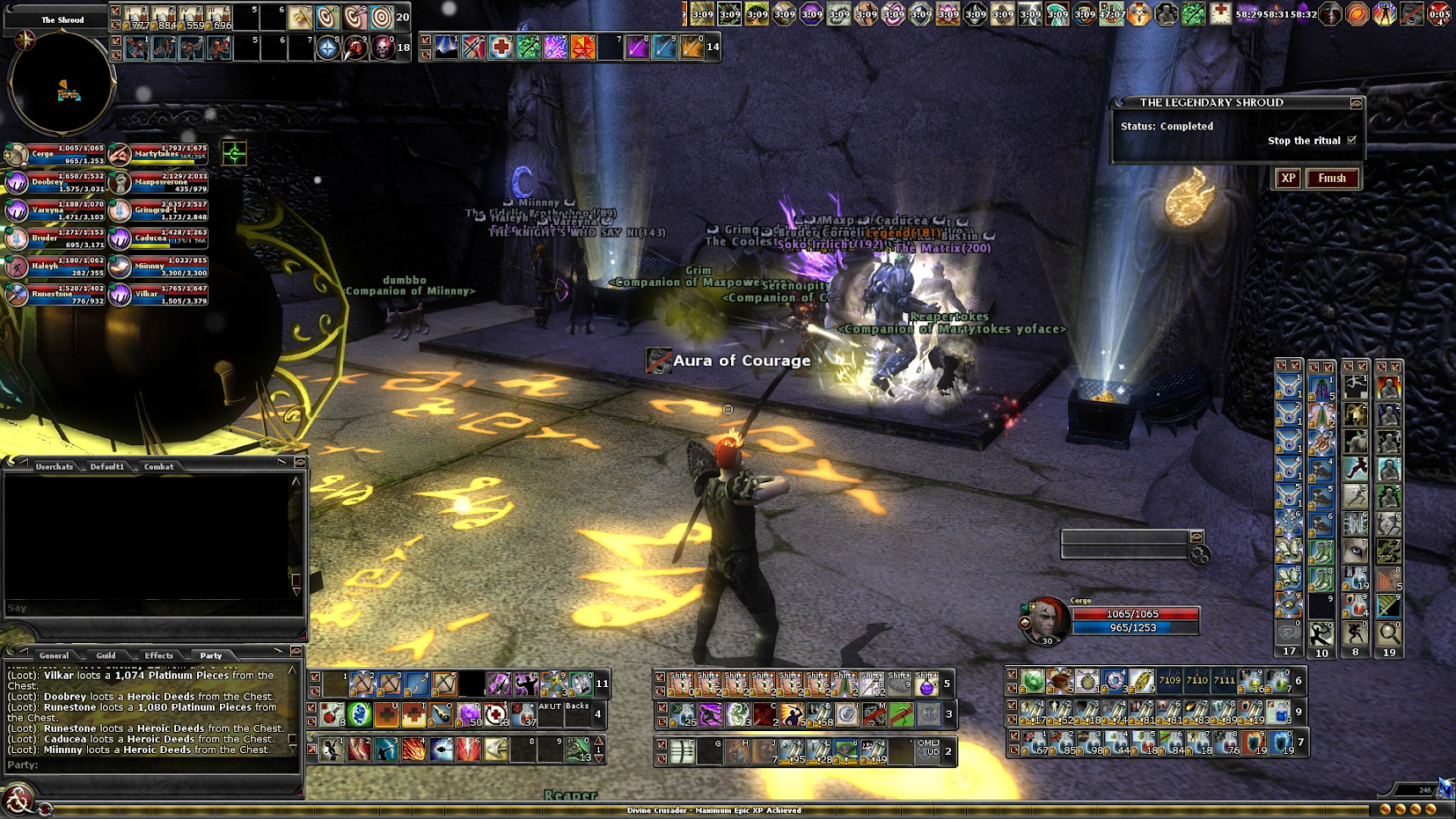Open the Guild chat tab

coord(106,655)
